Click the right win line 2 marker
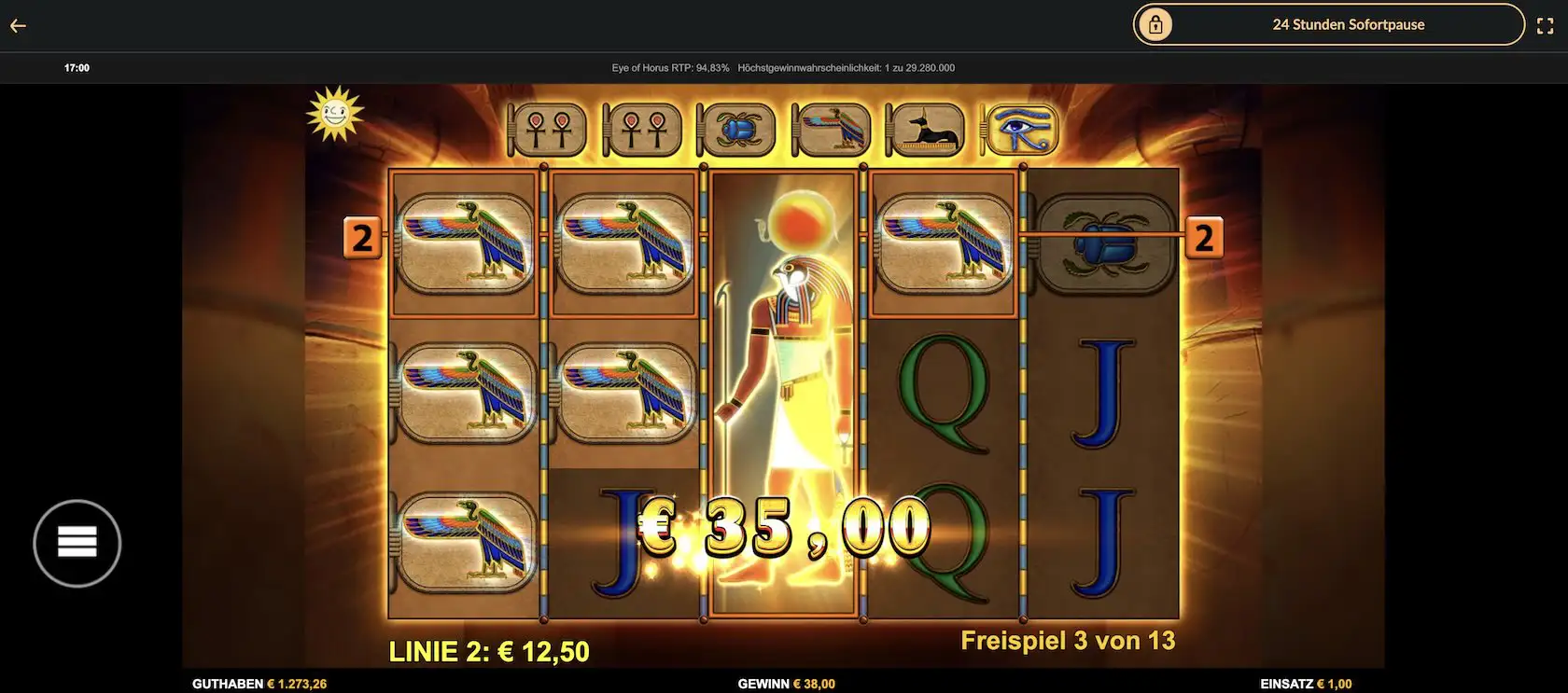The width and height of the screenshot is (1568, 693). (1205, 238)
